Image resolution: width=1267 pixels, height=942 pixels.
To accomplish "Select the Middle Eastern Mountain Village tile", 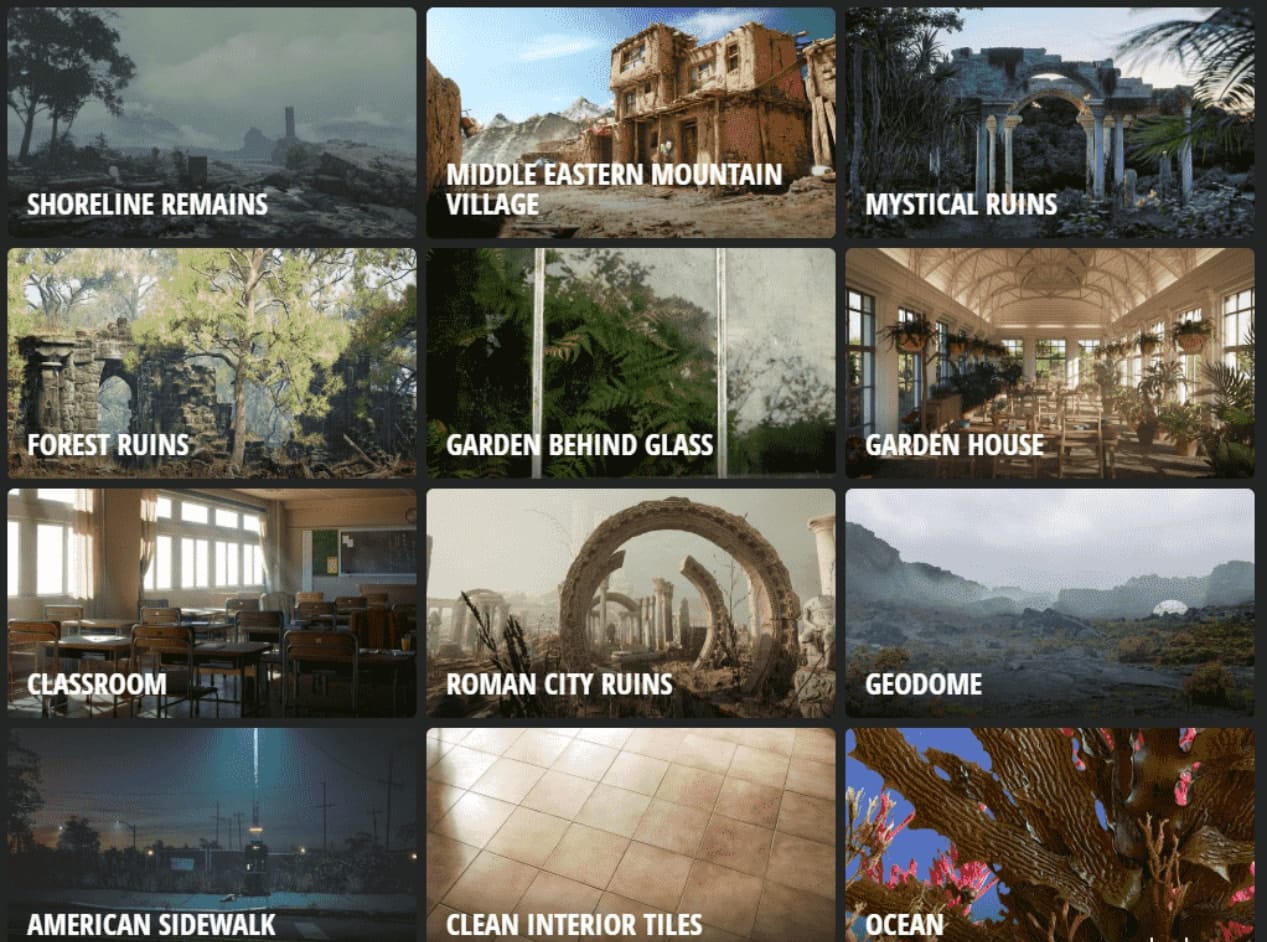I will point(630,123).
